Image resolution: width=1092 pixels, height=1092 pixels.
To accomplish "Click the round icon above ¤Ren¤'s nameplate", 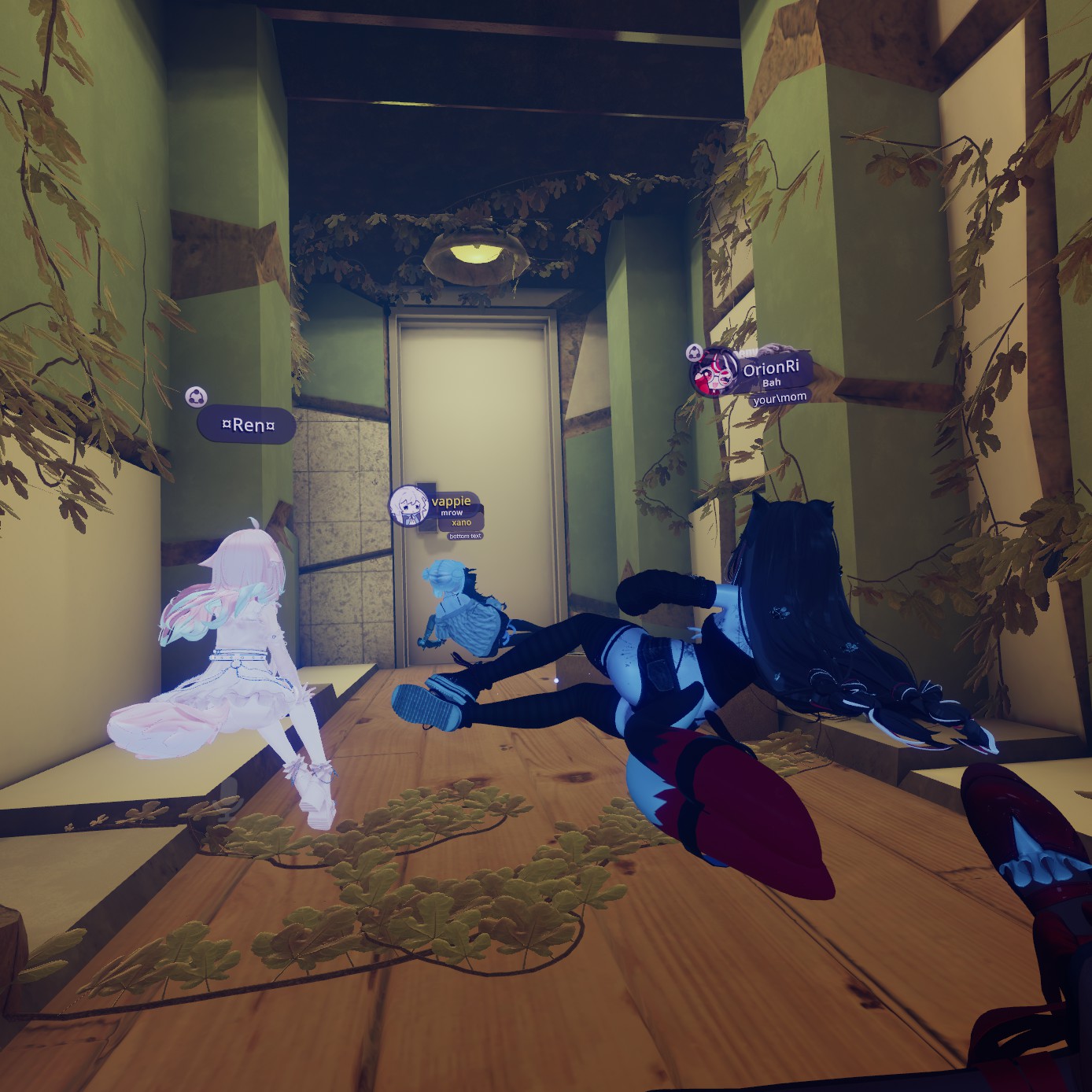I will point(196,397).
